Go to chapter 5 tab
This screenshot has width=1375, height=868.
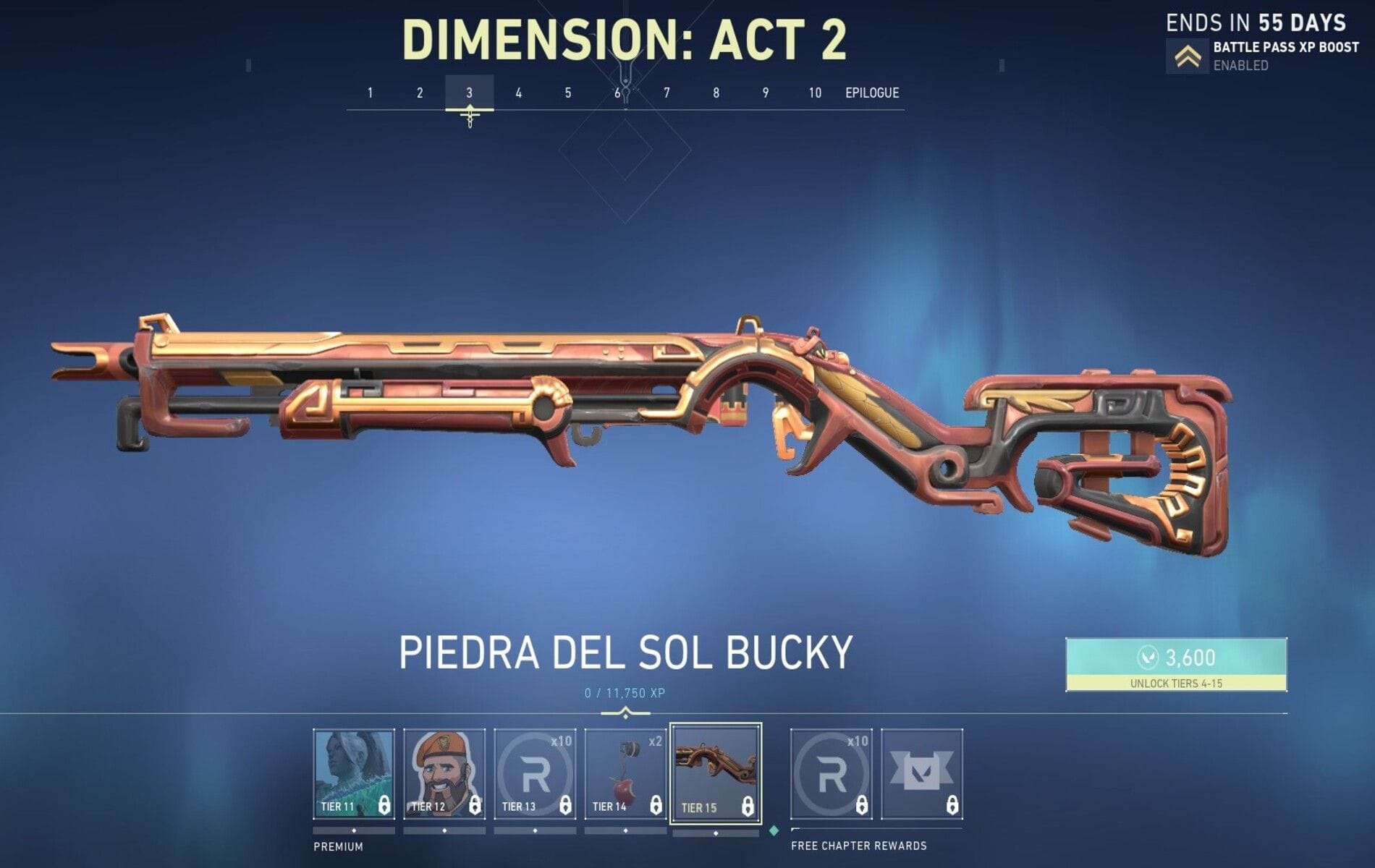(568, 93)
